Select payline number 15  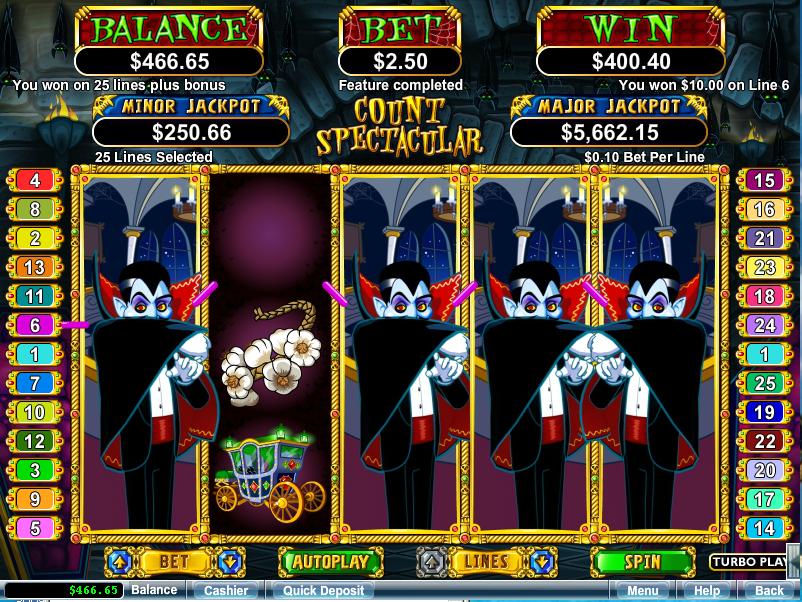(764, 181)
